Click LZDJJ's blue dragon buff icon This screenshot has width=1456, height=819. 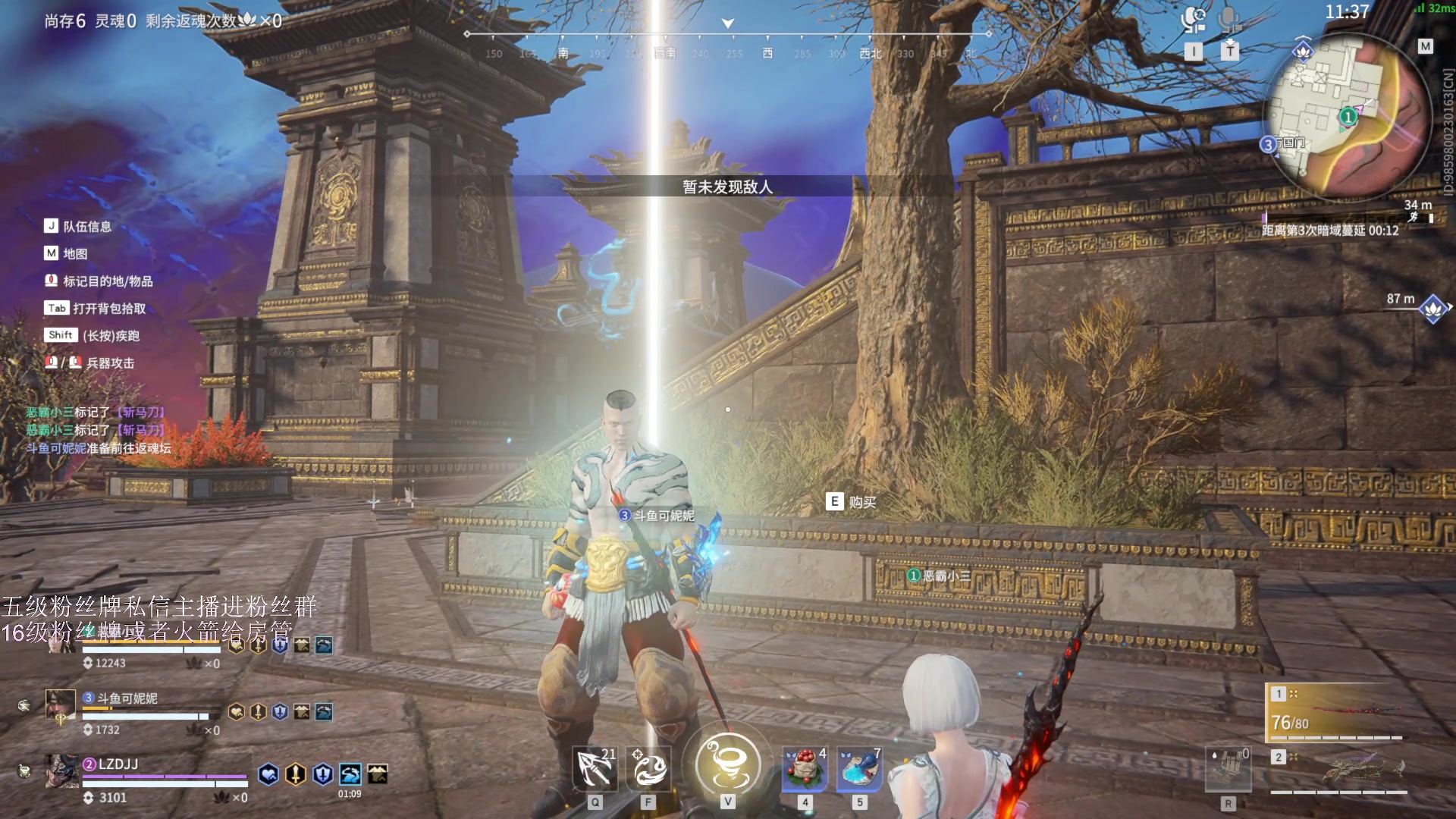(350, 773)
